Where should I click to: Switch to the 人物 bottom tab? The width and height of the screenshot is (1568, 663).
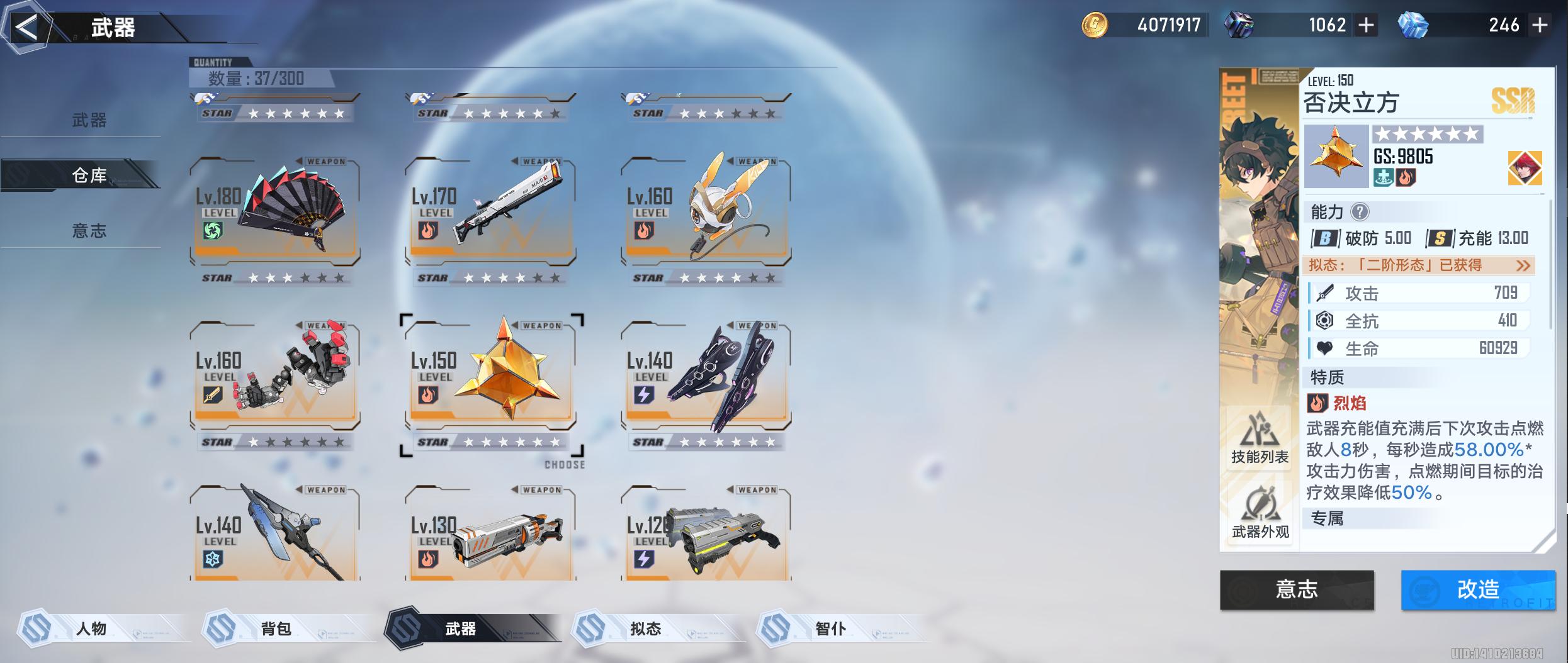(x=91, y=628)
